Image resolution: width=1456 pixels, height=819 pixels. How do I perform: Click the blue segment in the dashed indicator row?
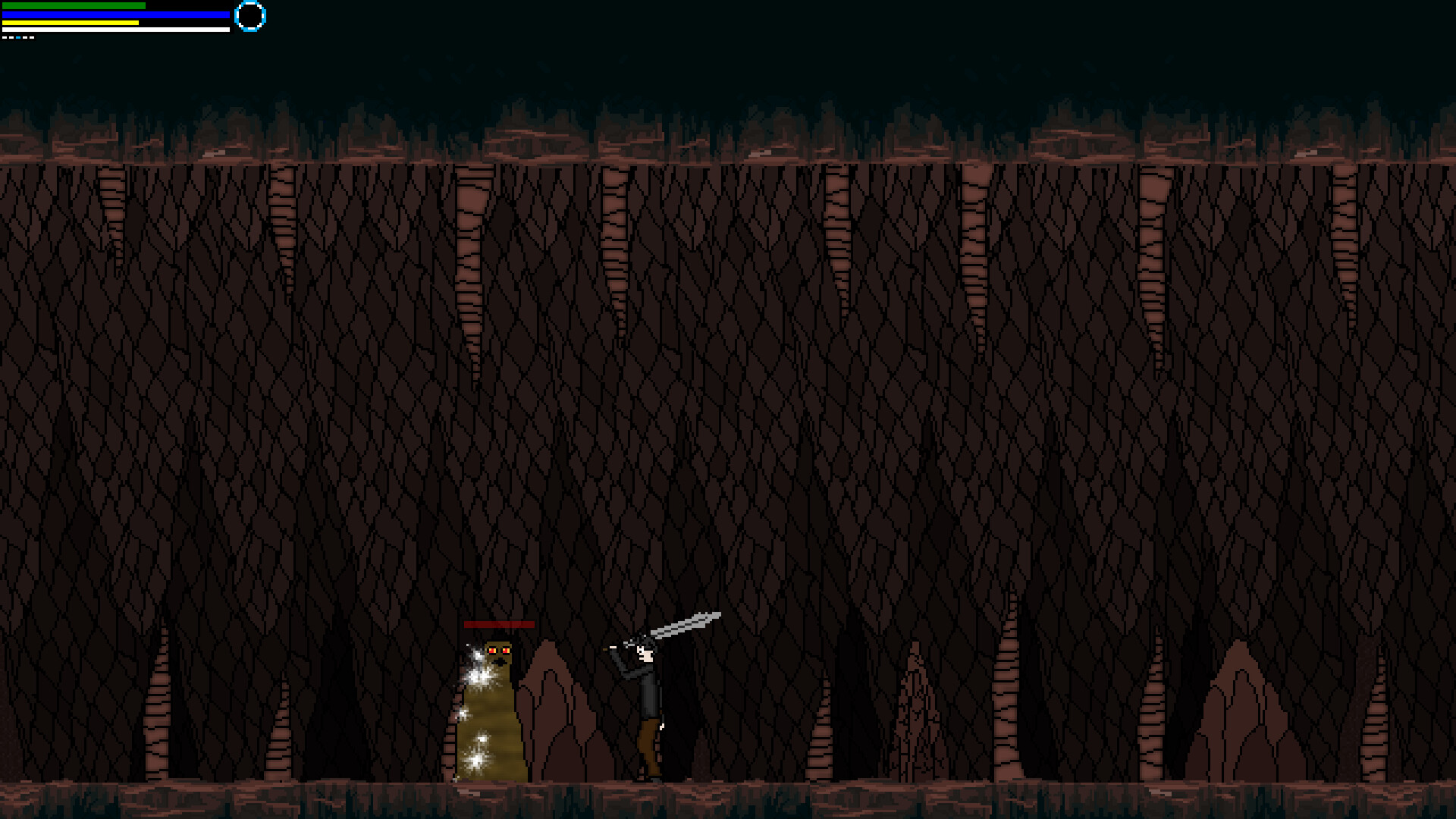(x=18, y=37)
